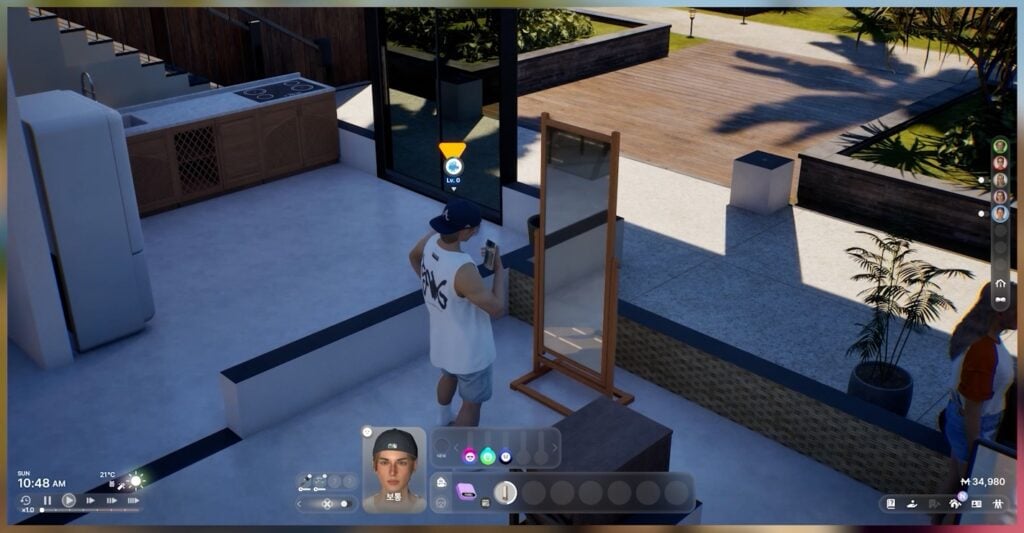Open the selected character's portrait panel
Image resolution: width=1024 pixels, height=533 pixels.
393,469
